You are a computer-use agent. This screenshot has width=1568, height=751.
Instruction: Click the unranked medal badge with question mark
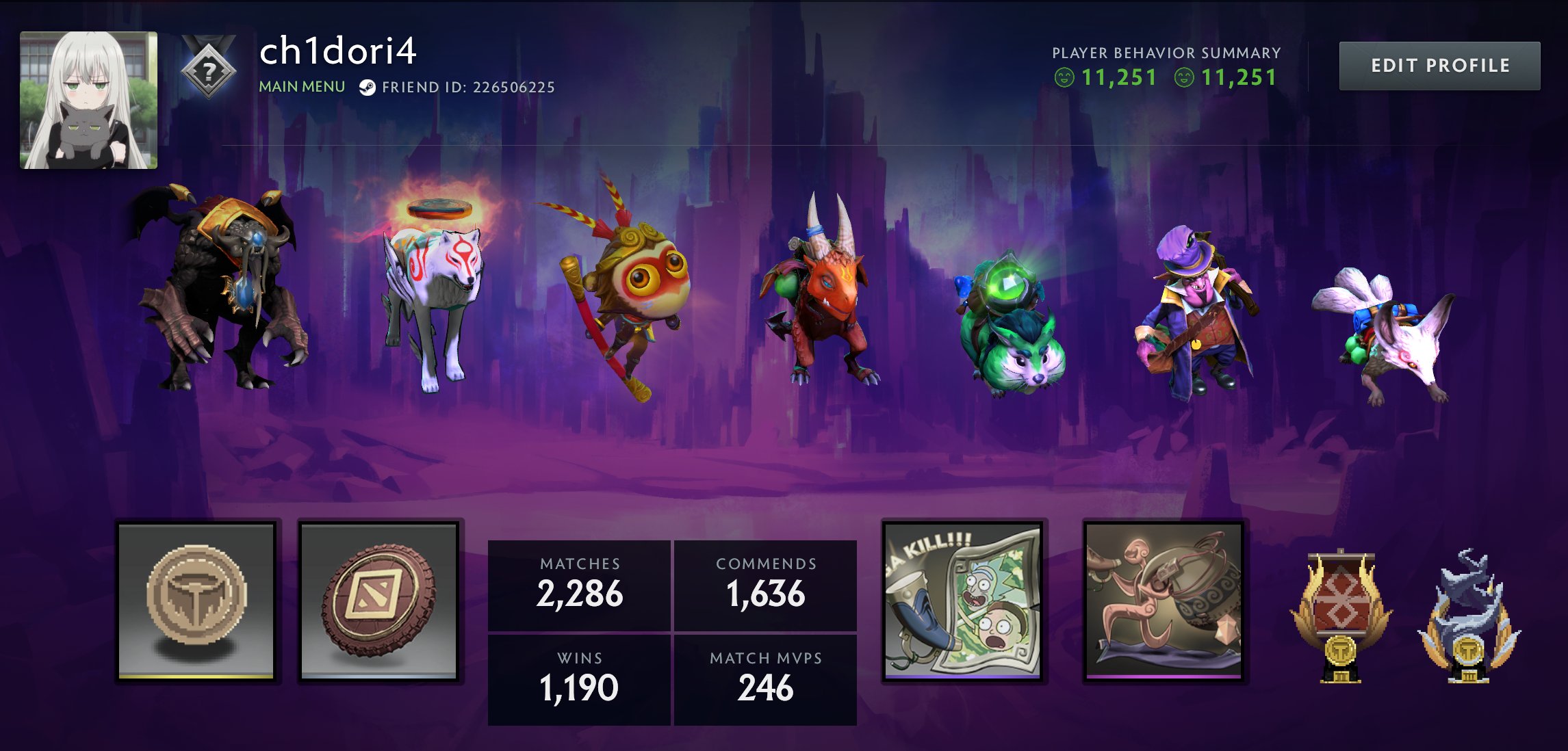tap(209, 70)
